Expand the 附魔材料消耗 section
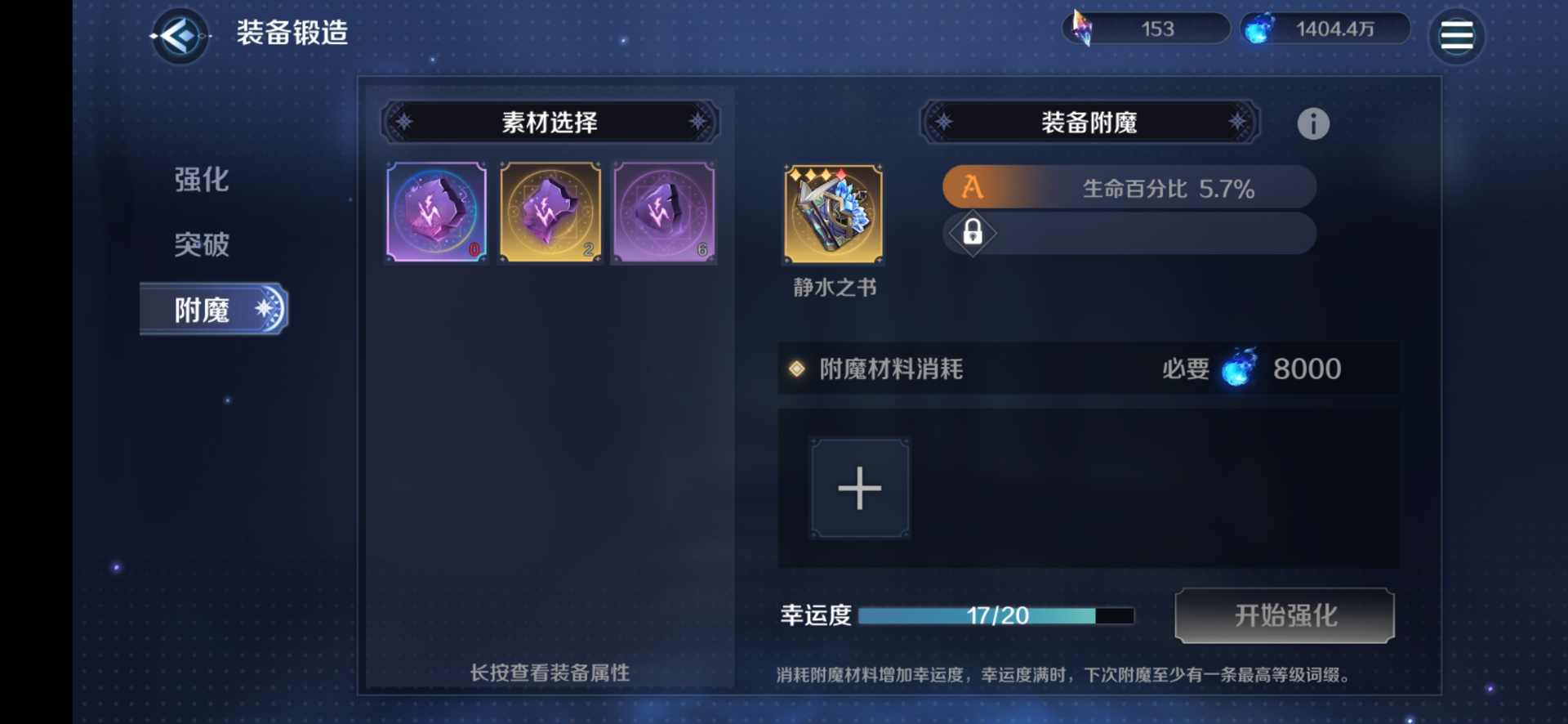 (890, 369)
